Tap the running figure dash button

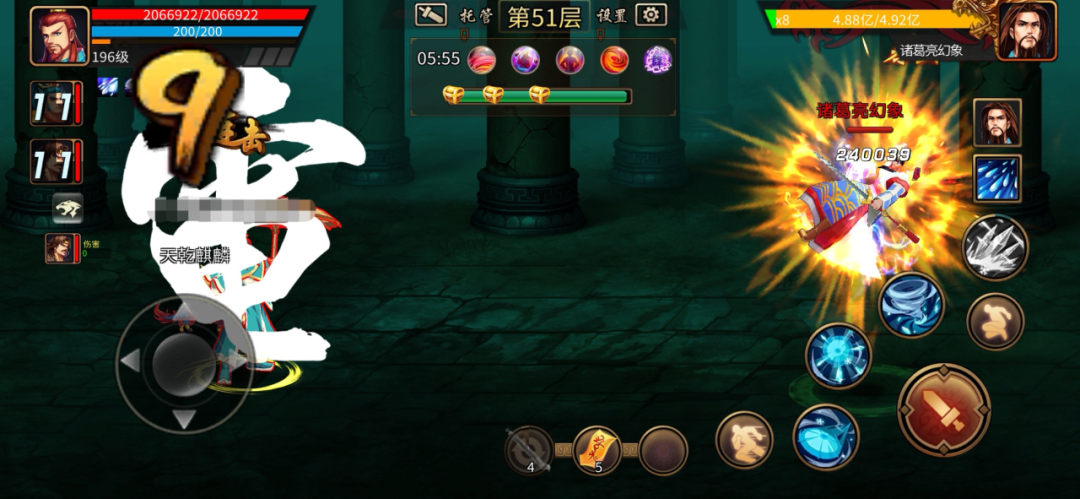(x=745, y=440)
